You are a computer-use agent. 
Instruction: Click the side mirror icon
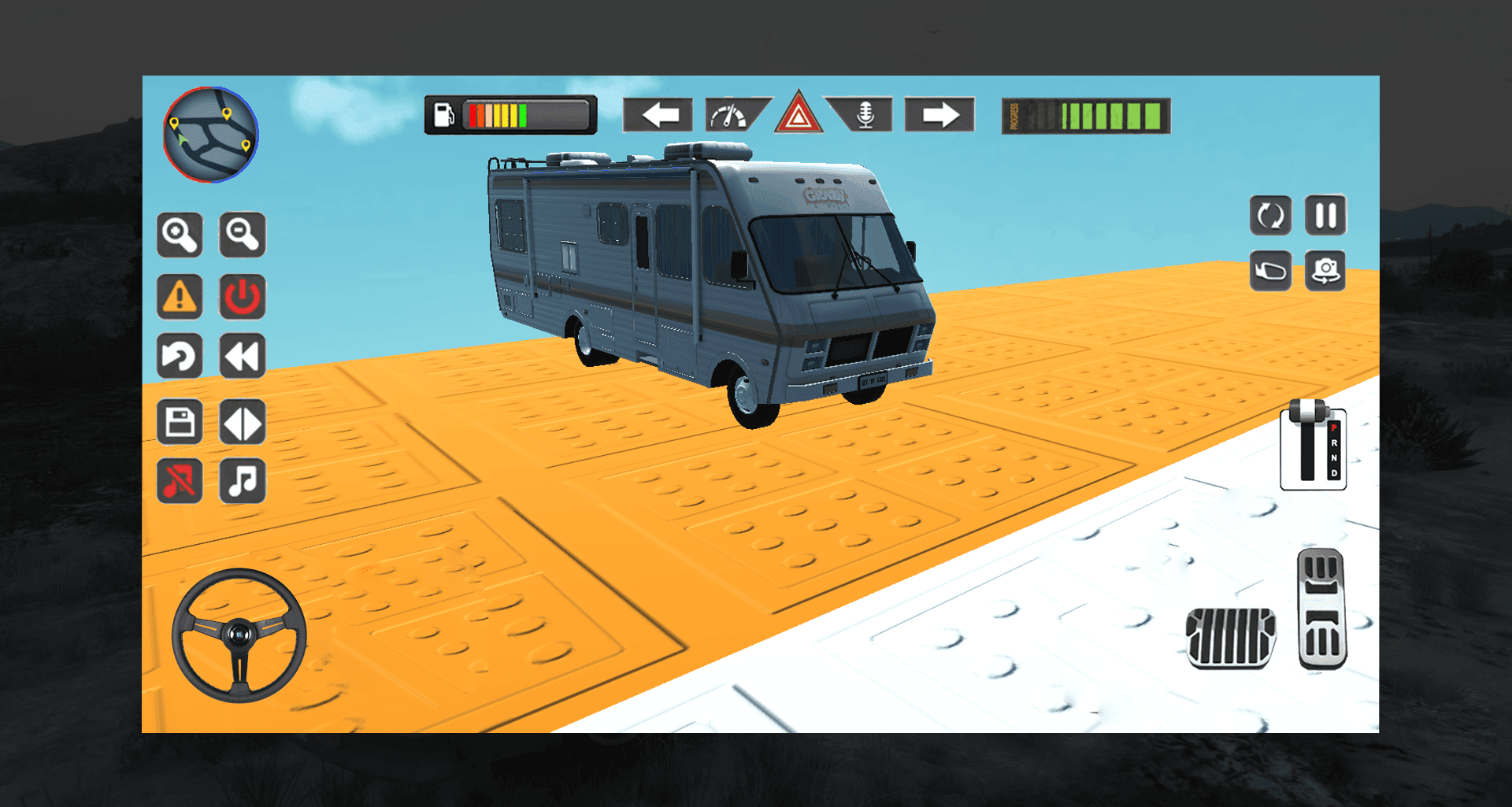pyautogui.click(x=1271, y=271)
